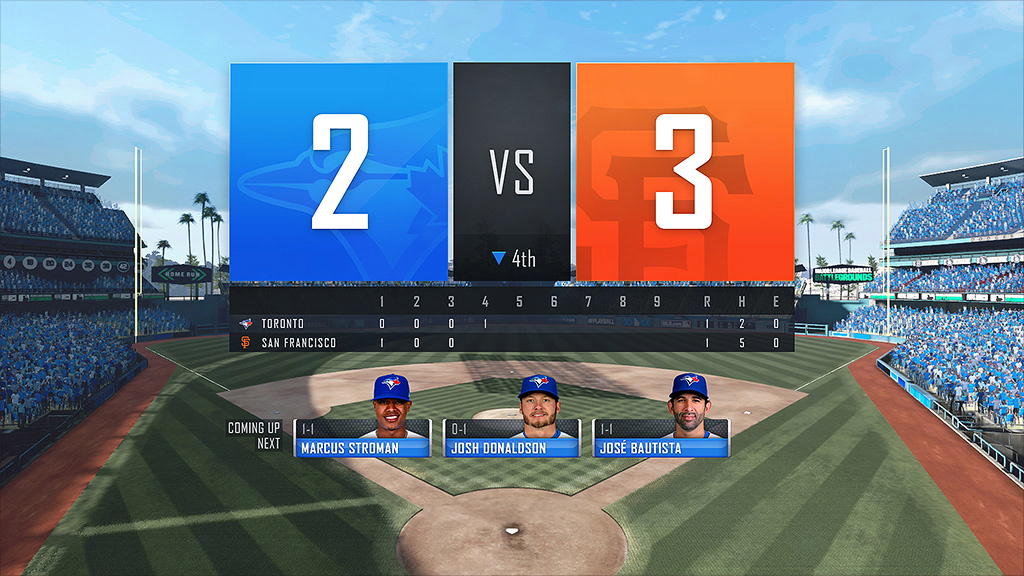
Task: Select the Marcus Stroman player card
Action: [362, 437]
